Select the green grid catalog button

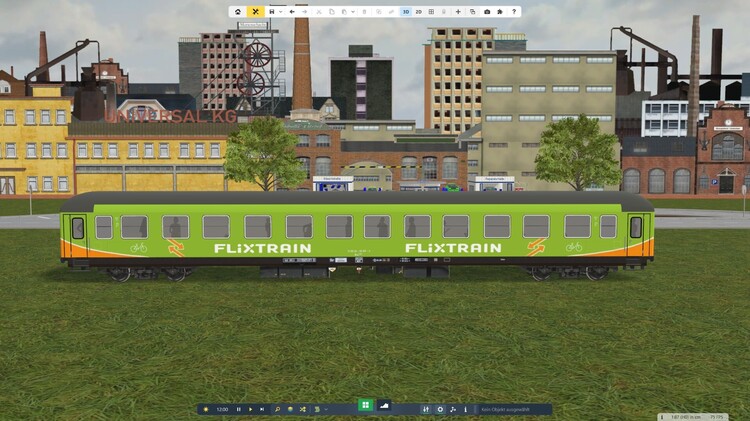(x=365, y=405)
